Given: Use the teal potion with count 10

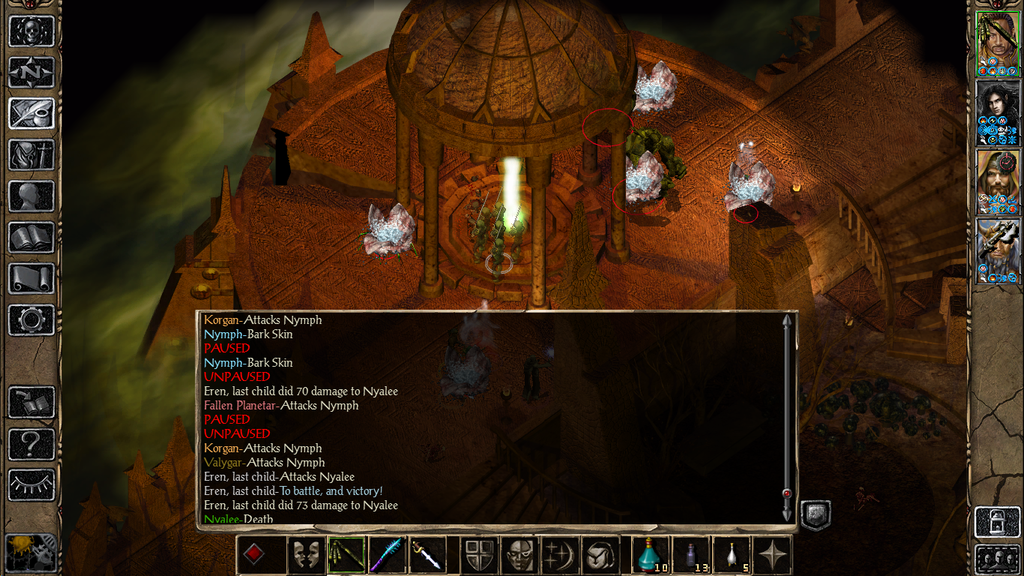Looking at the screenshot, I should pyautogui.click(x=651, y=555).
